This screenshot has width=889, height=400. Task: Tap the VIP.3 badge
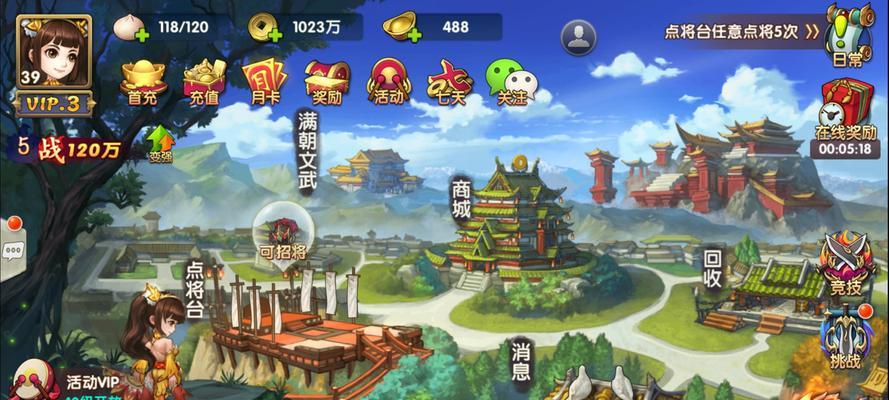click(x=53, y=104)
